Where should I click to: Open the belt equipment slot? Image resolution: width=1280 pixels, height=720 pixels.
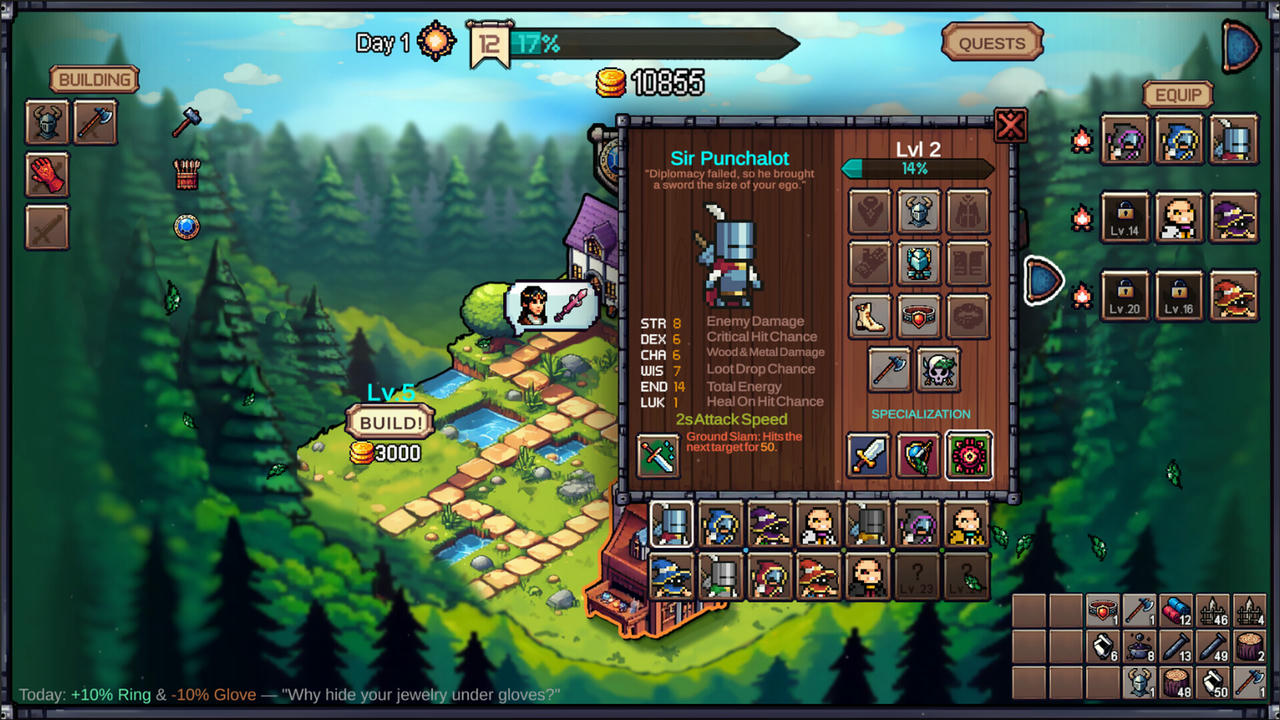point(919,315)
